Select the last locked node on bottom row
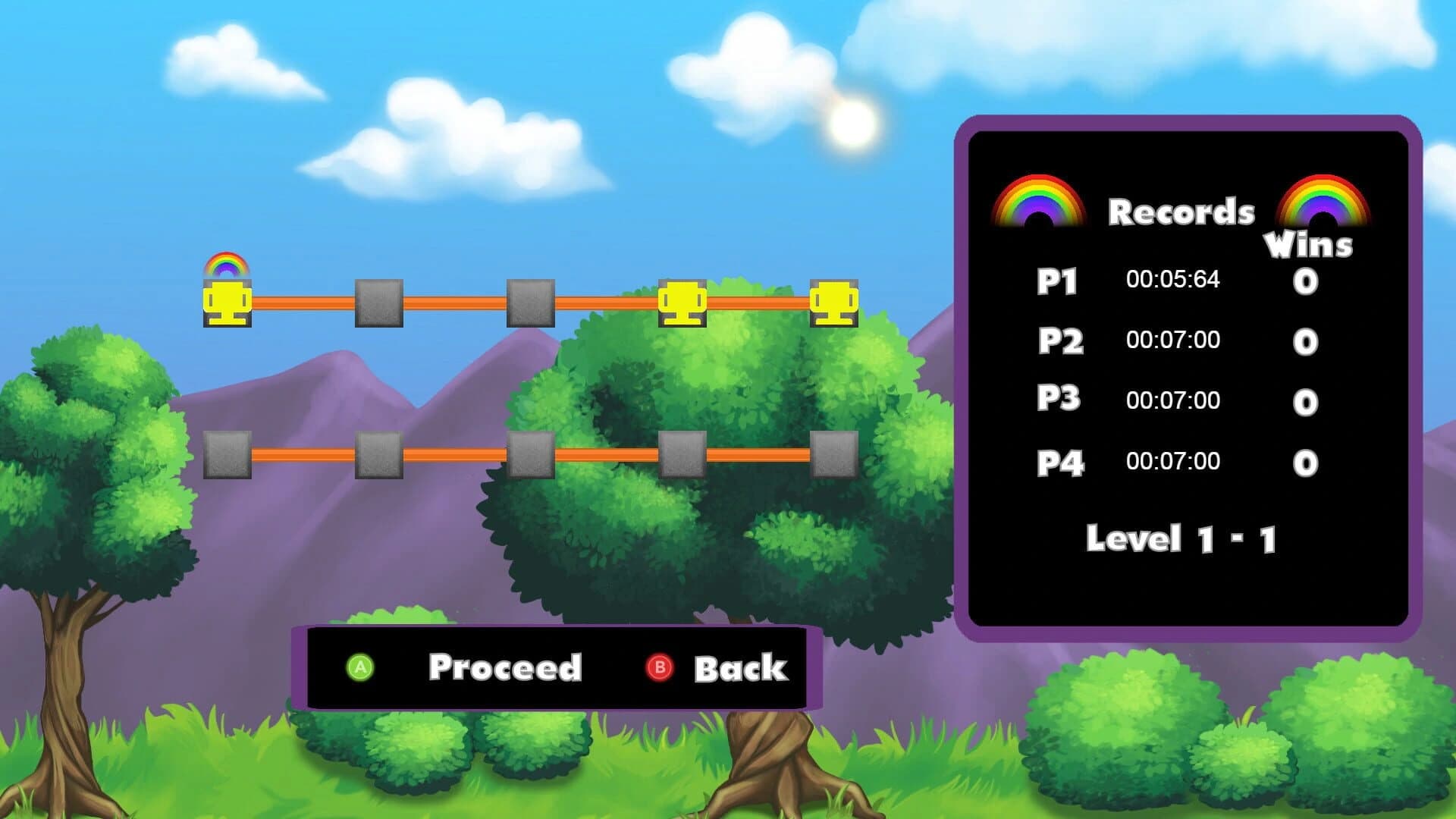This screenshot has height=819, width=1456. 833,456
